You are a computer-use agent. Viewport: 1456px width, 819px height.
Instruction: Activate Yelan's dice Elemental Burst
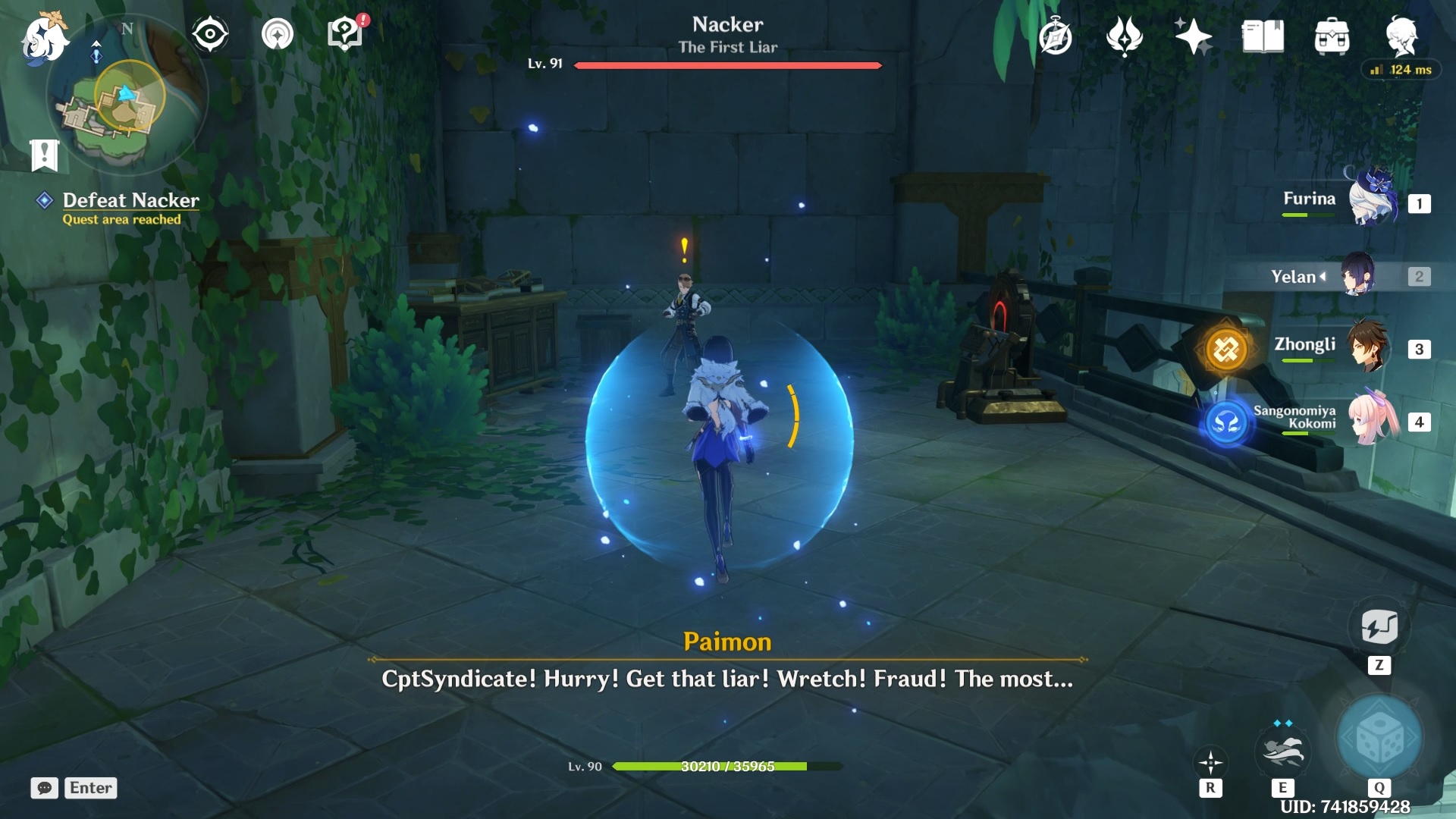(1379, 738)
